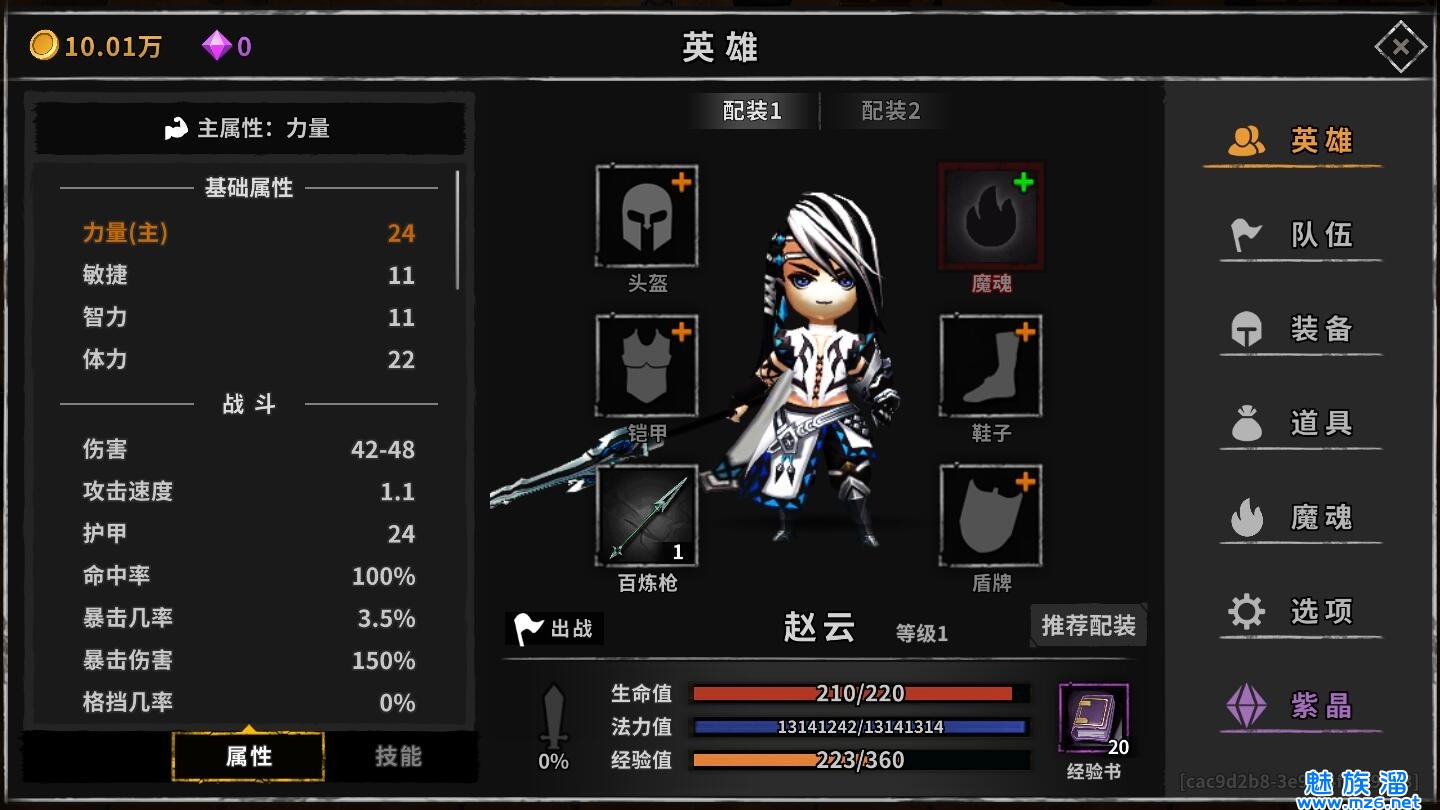Open the 队伍 team menu
Screen dimensions: 1440x810
(x=1300, y=235)
